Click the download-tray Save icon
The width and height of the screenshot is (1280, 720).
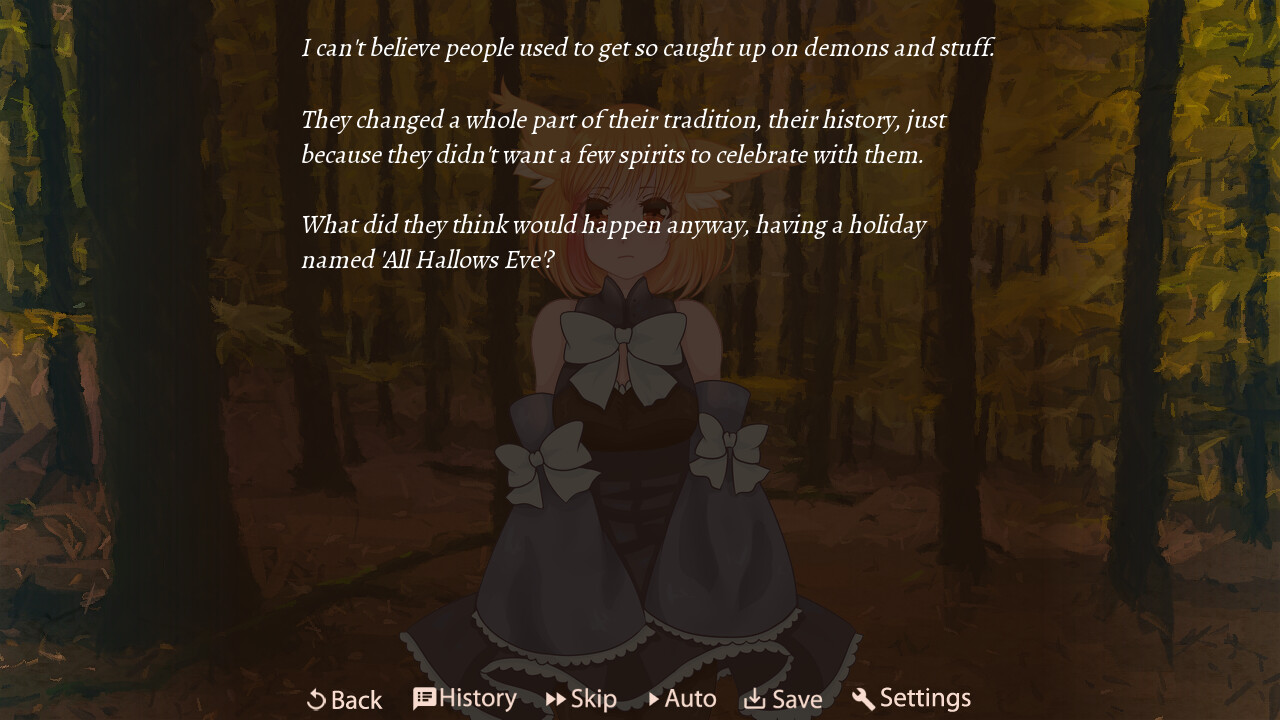[754, 699]
